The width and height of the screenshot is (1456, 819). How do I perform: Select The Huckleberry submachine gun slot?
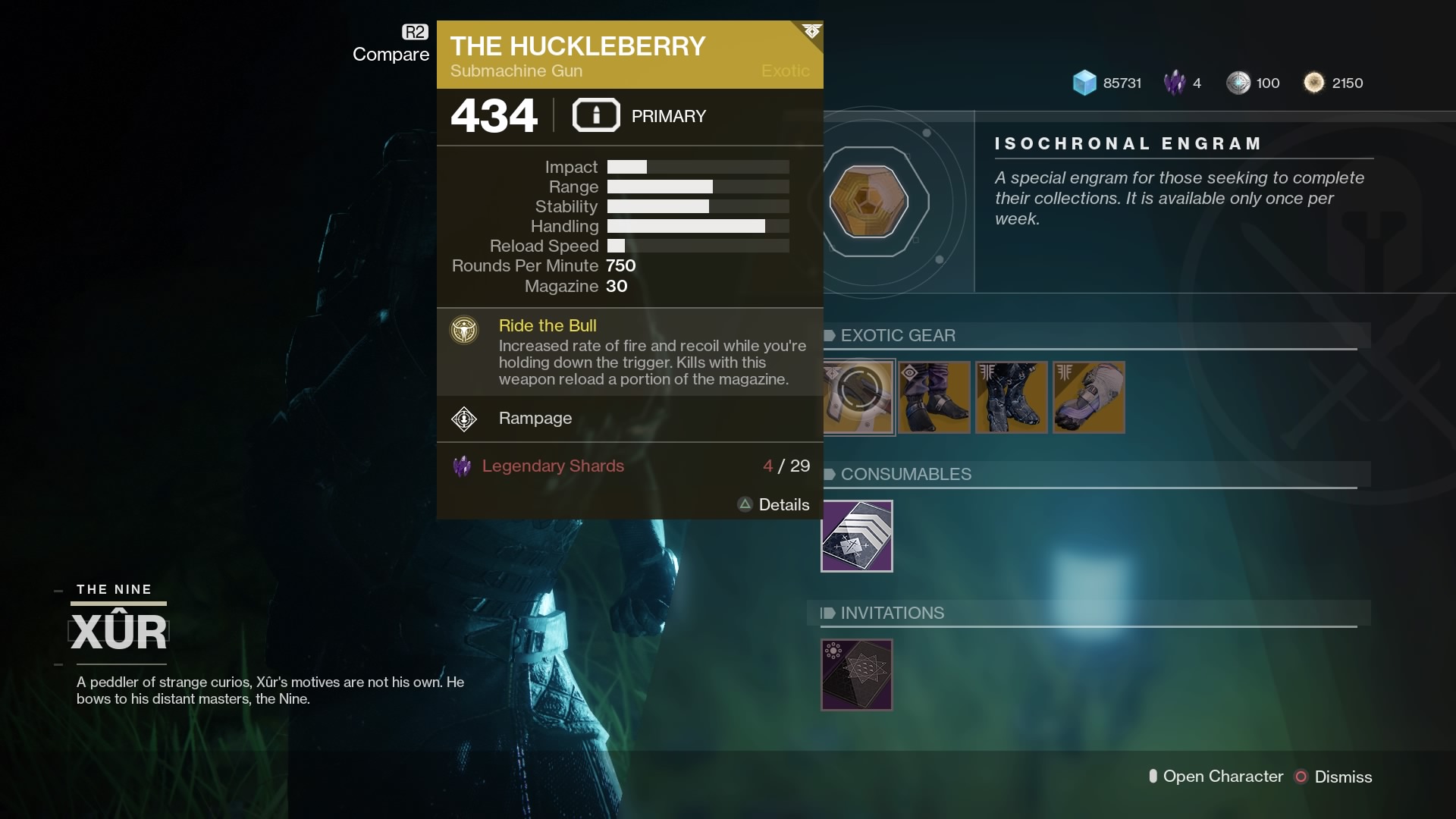pyautogui.click(x=858, y=397)
